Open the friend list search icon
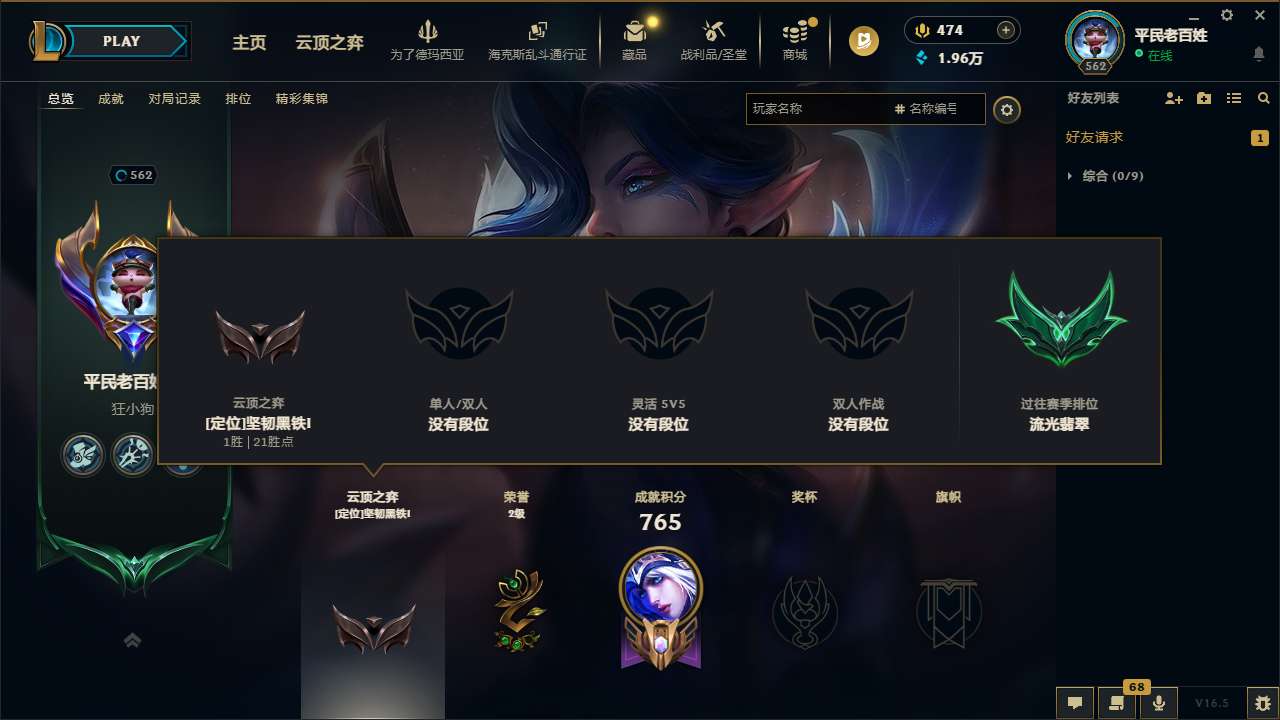 click(1263, 98)
